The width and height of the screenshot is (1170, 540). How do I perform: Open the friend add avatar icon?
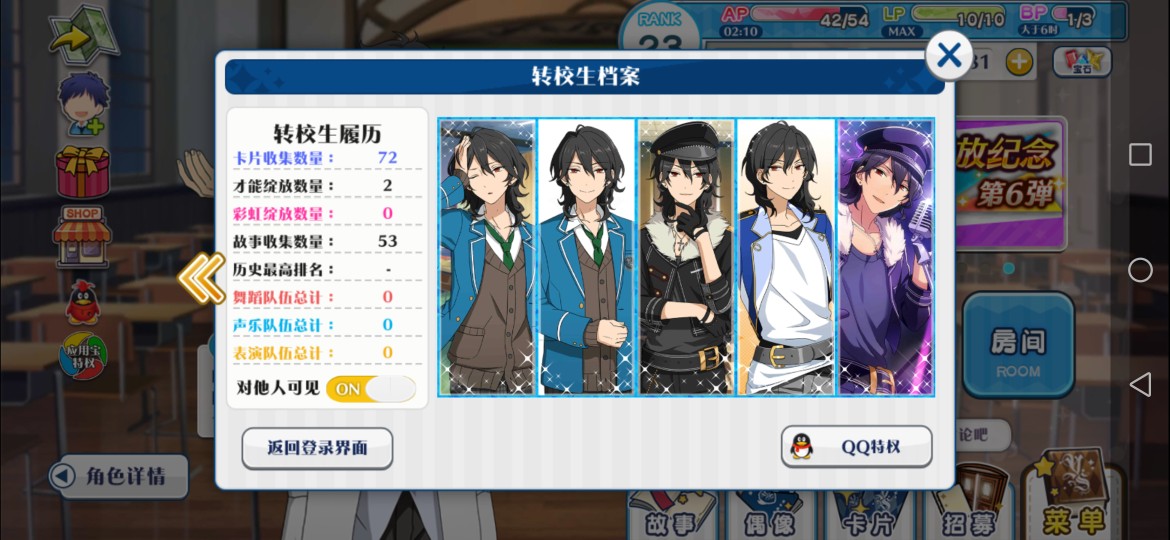[x=83, y=103]
